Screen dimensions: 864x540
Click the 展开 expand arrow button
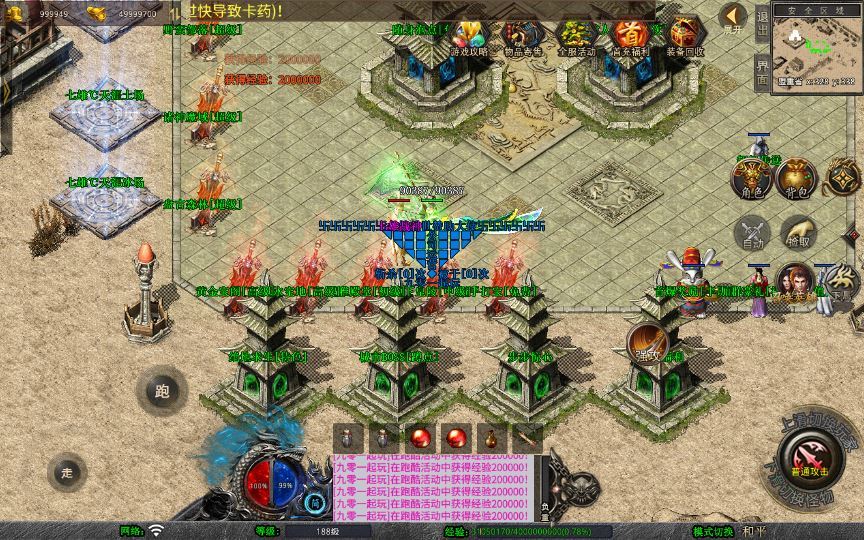click(732, 18)
